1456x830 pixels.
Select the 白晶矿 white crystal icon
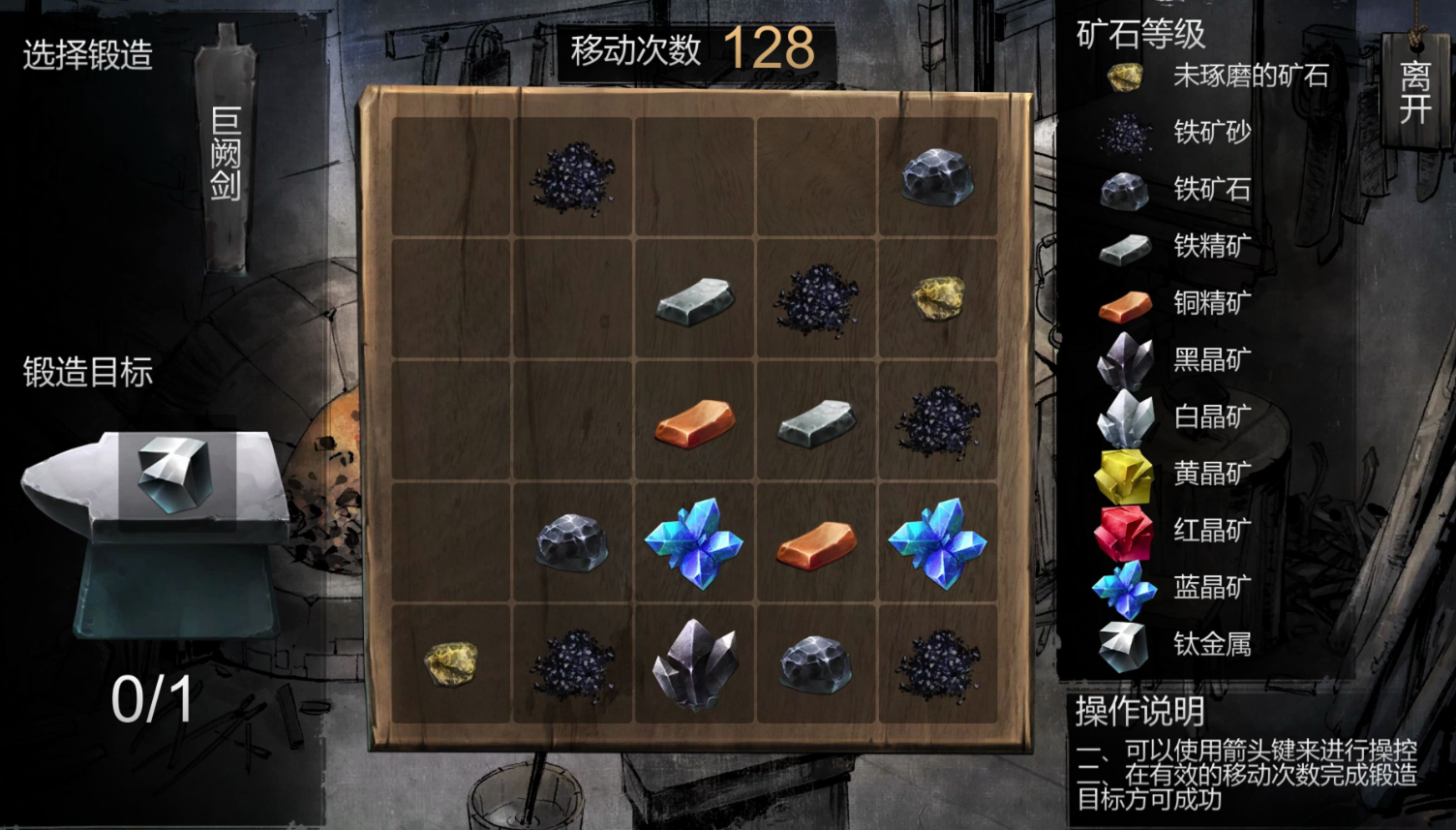click(1123, 416)
